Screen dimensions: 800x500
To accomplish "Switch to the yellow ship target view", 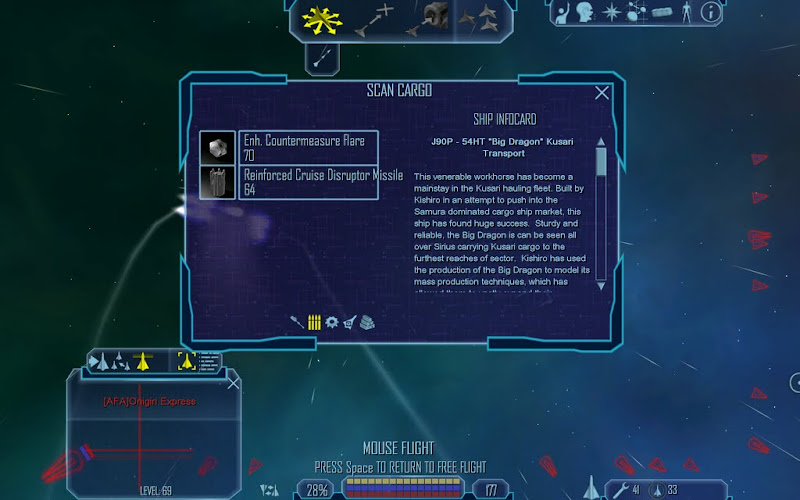I will click(141, 360).
